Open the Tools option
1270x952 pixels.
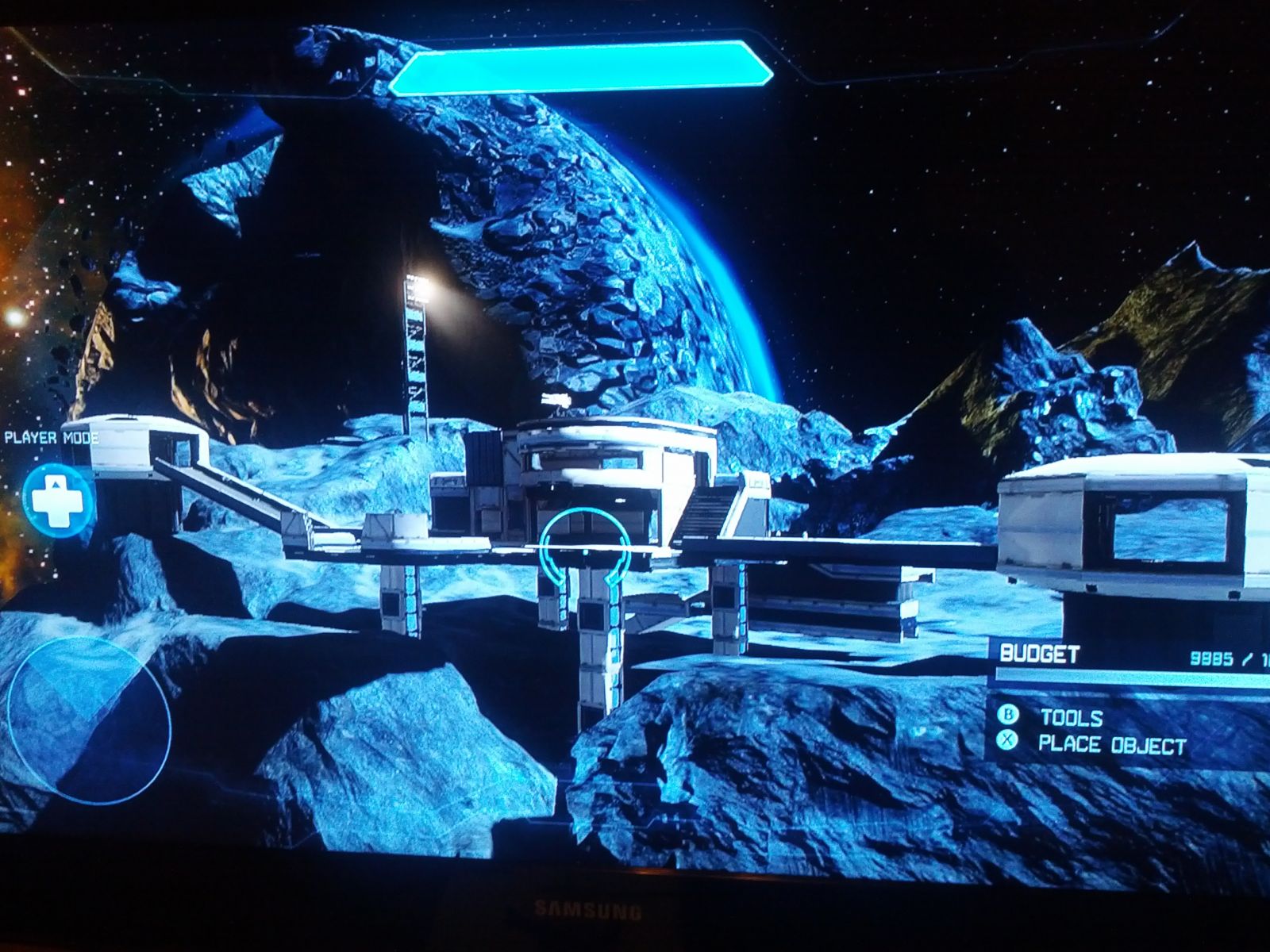point(1071,718)
